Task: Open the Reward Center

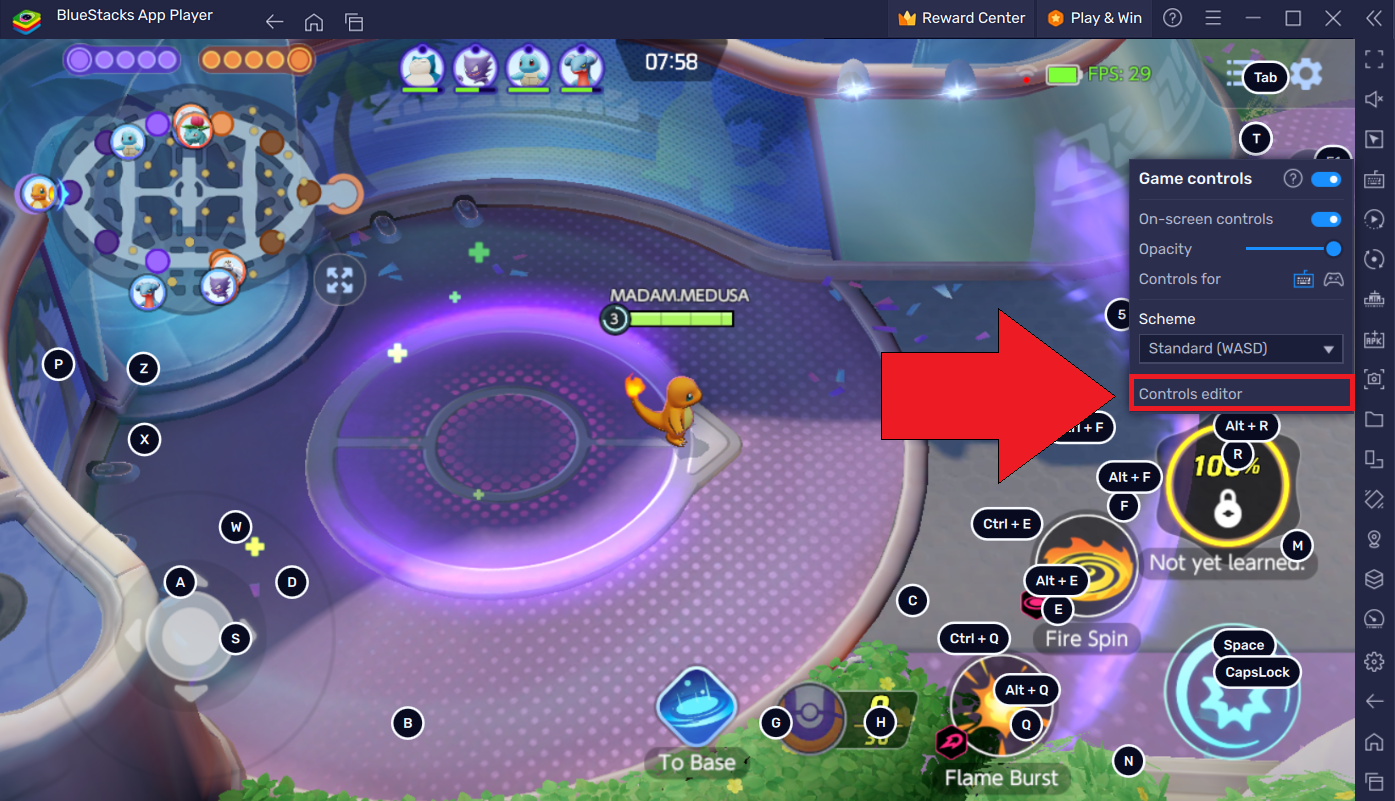Action: click(x=961, y=17)
